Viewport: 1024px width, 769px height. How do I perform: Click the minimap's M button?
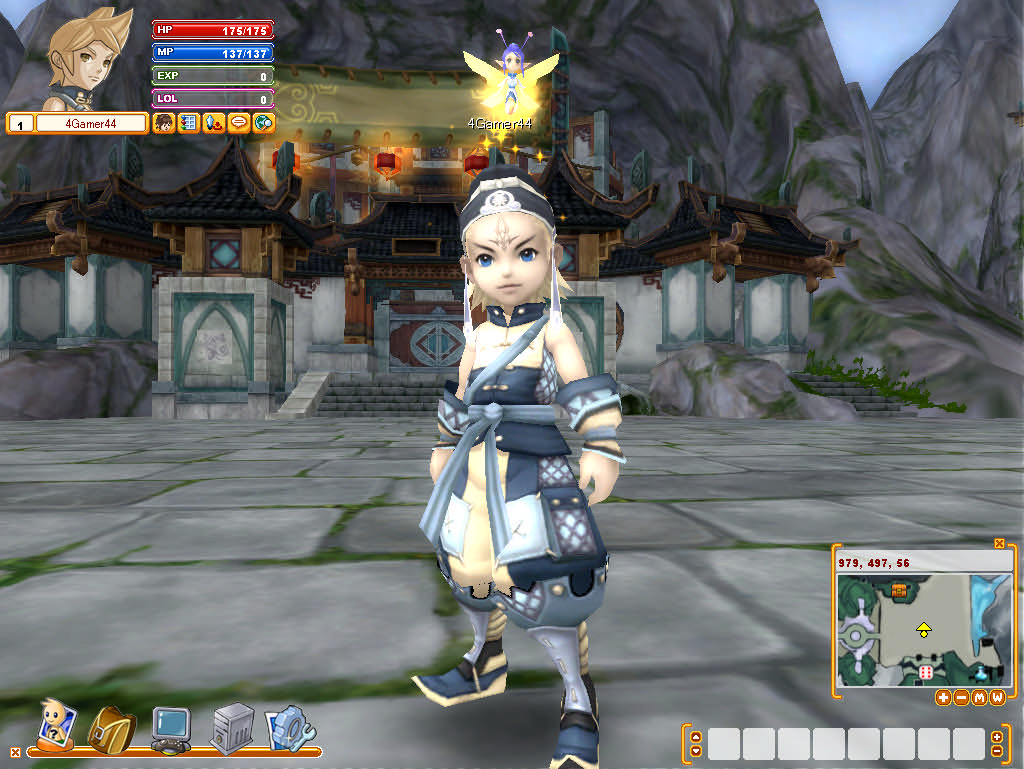[979, 697]
